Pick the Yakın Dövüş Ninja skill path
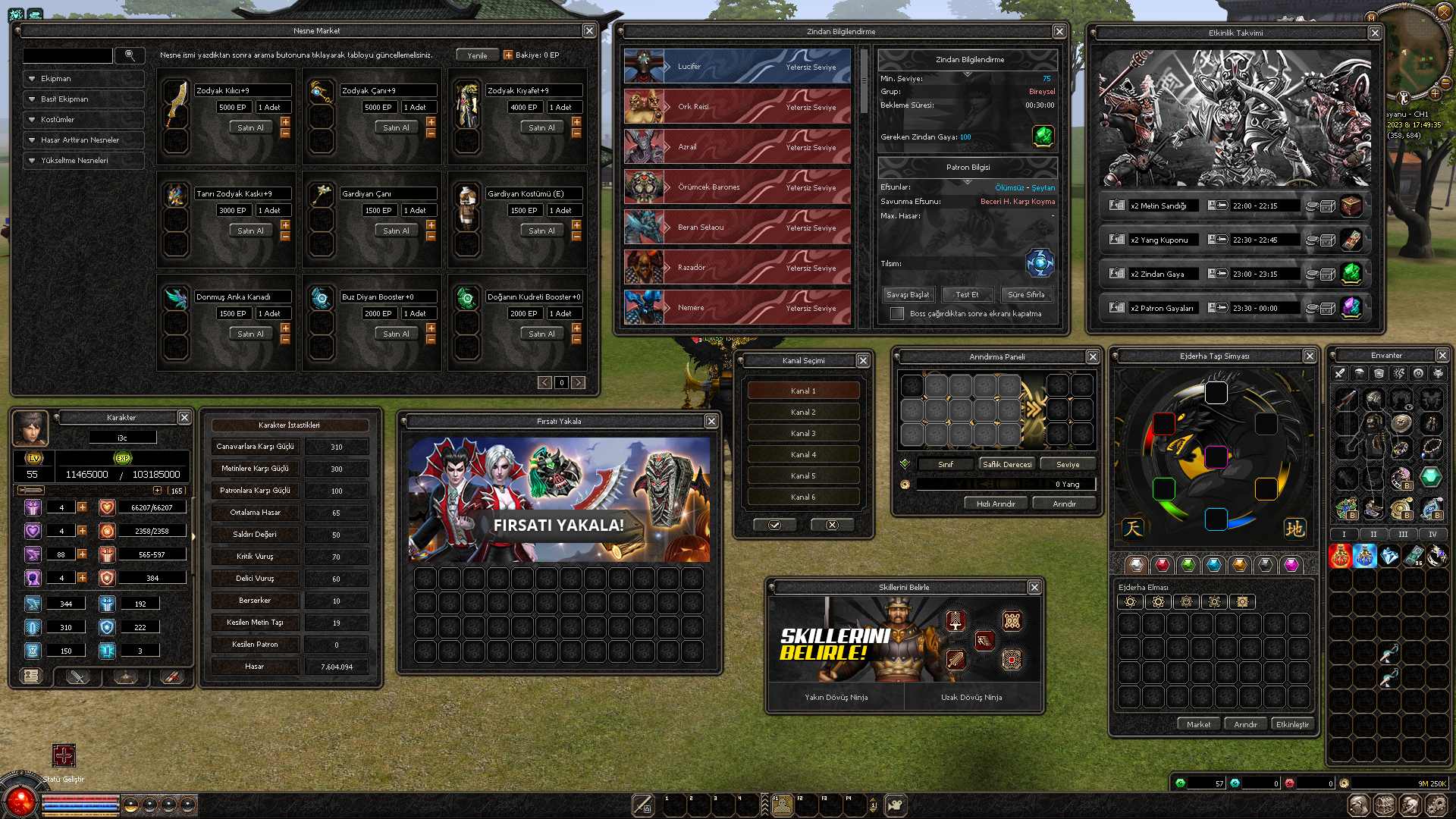The width and height of the screenshot is (1456, 819). 836,697
